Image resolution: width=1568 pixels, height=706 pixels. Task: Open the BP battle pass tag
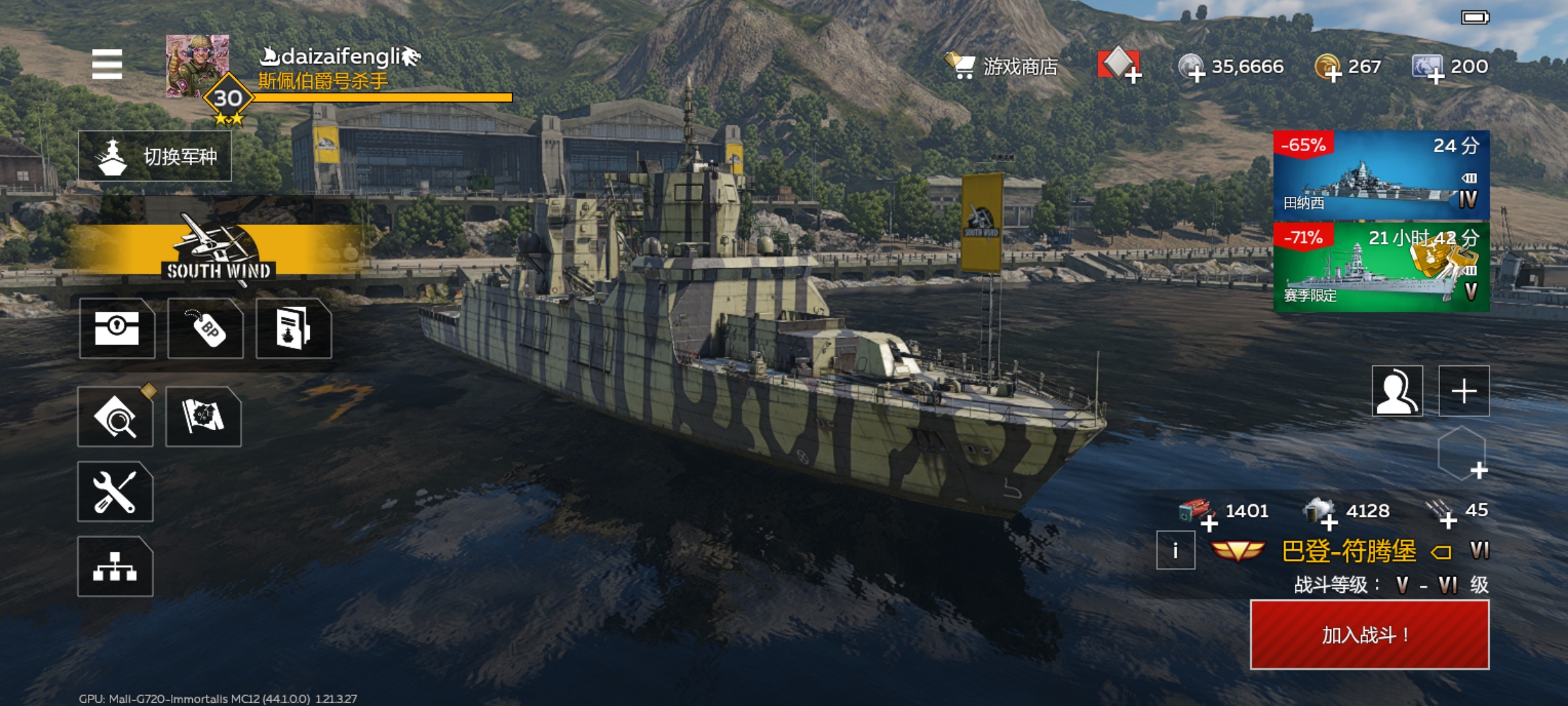206,328
